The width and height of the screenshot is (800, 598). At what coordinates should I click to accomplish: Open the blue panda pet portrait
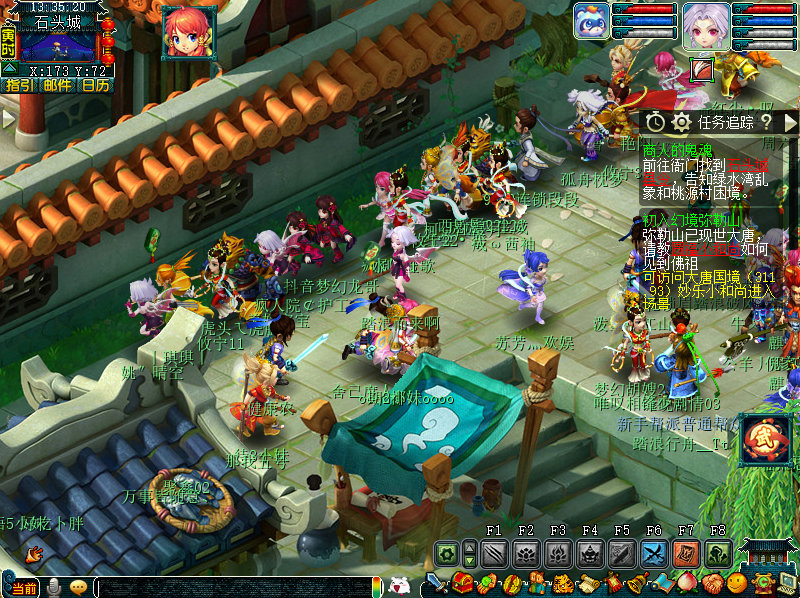[591, 22]
